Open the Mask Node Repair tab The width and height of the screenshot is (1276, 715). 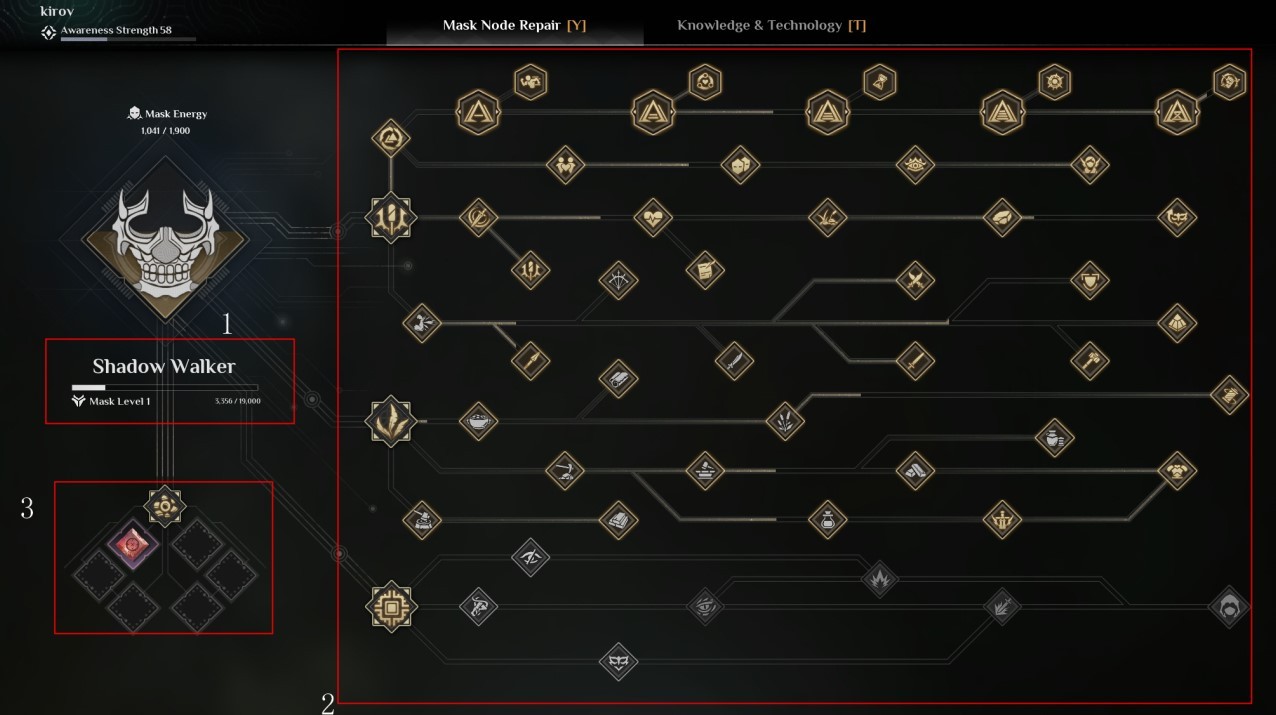coord(514,25)
